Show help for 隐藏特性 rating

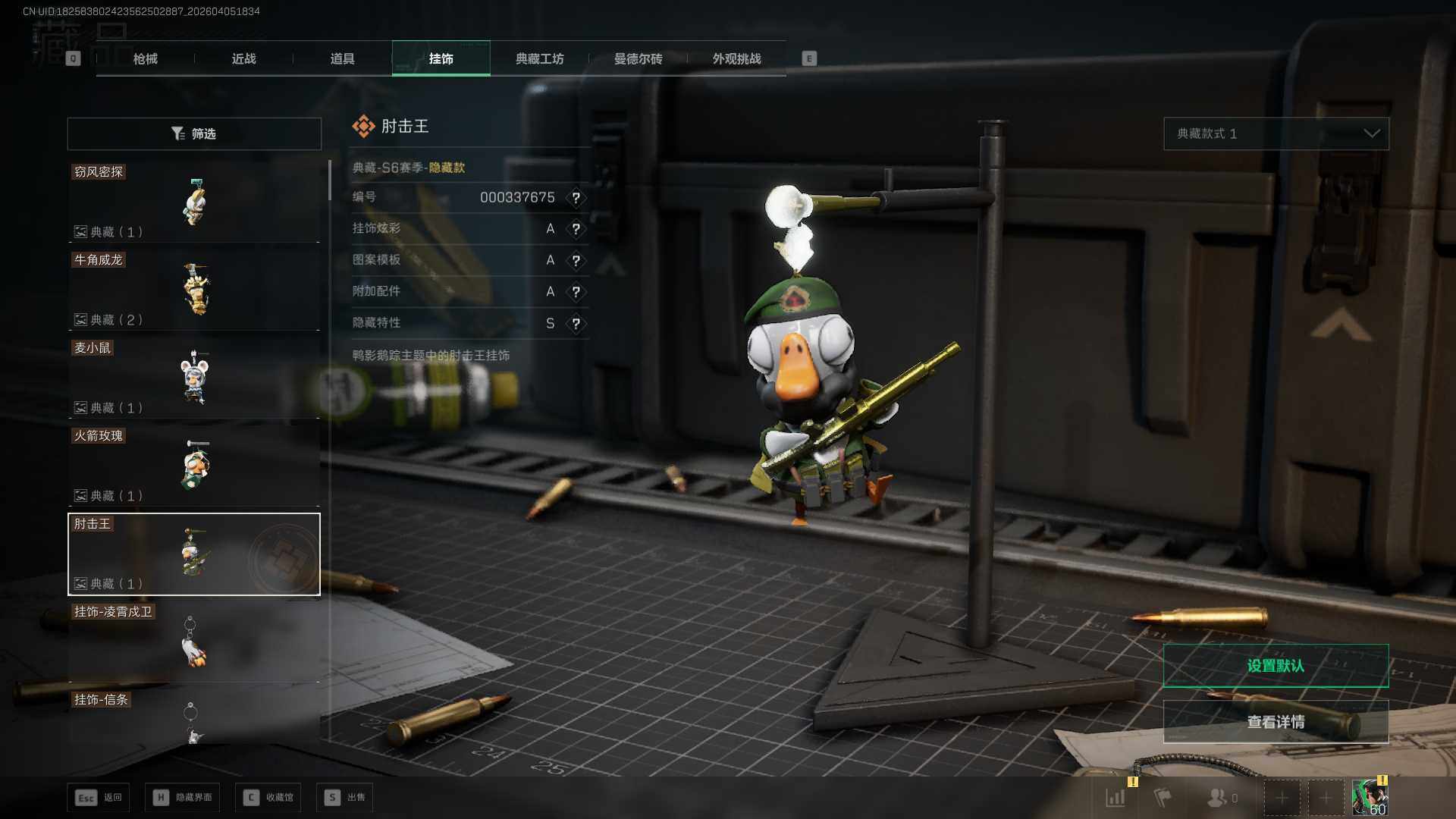pos(576,324)
